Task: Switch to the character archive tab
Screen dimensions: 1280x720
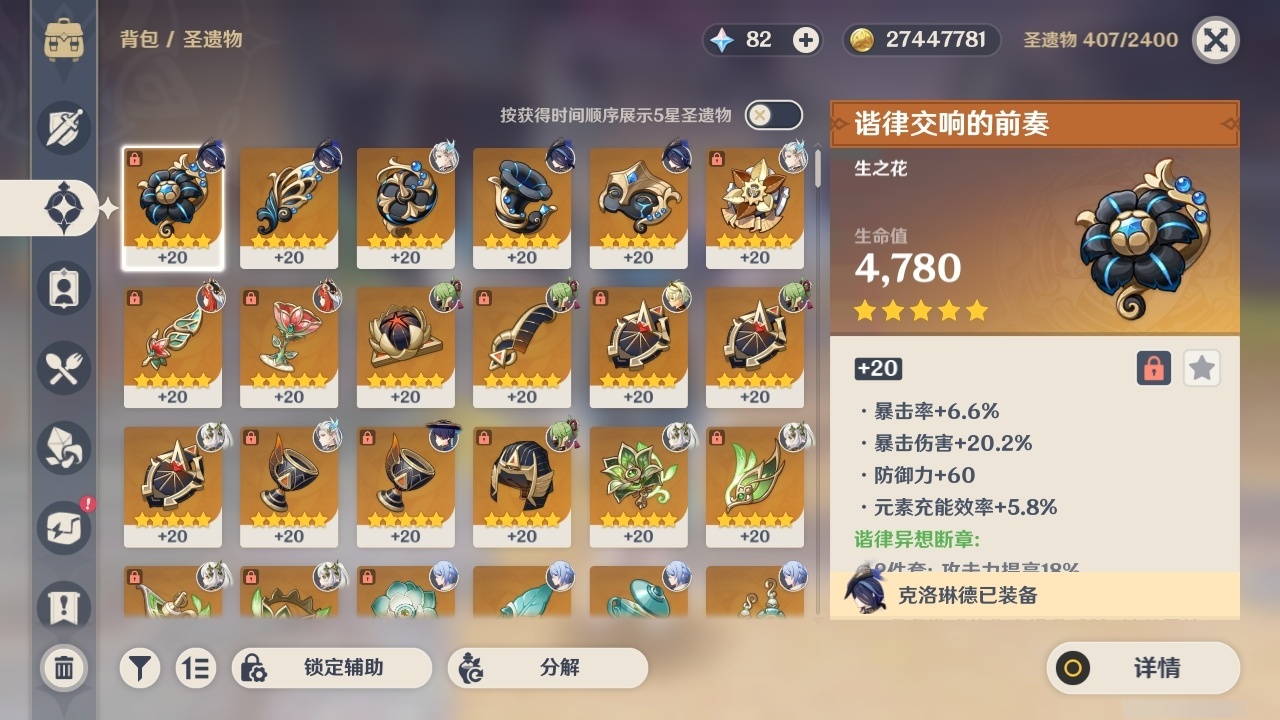Action: (63, 287)
